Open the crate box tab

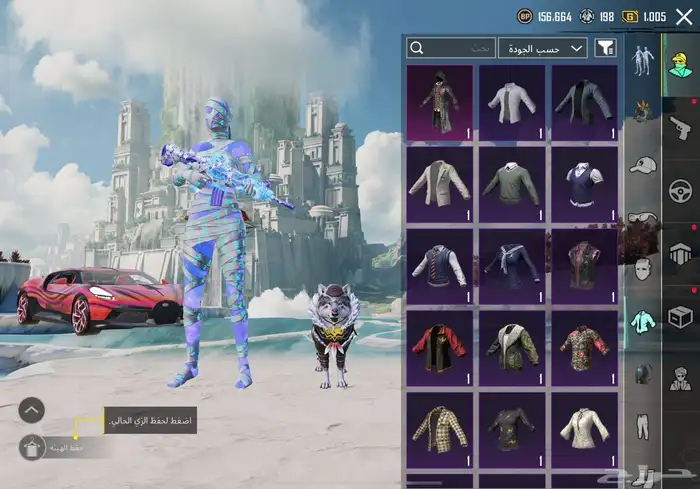681,318
